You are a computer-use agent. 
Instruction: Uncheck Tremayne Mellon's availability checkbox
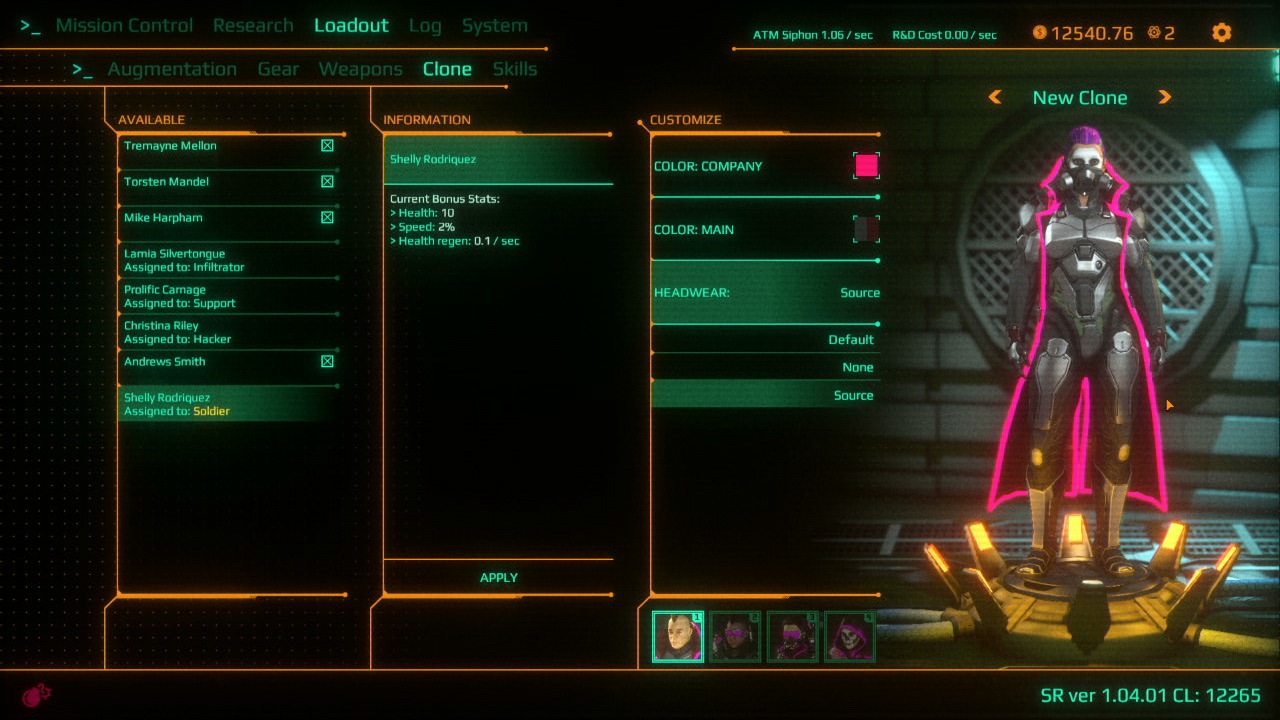coord(327,145)
